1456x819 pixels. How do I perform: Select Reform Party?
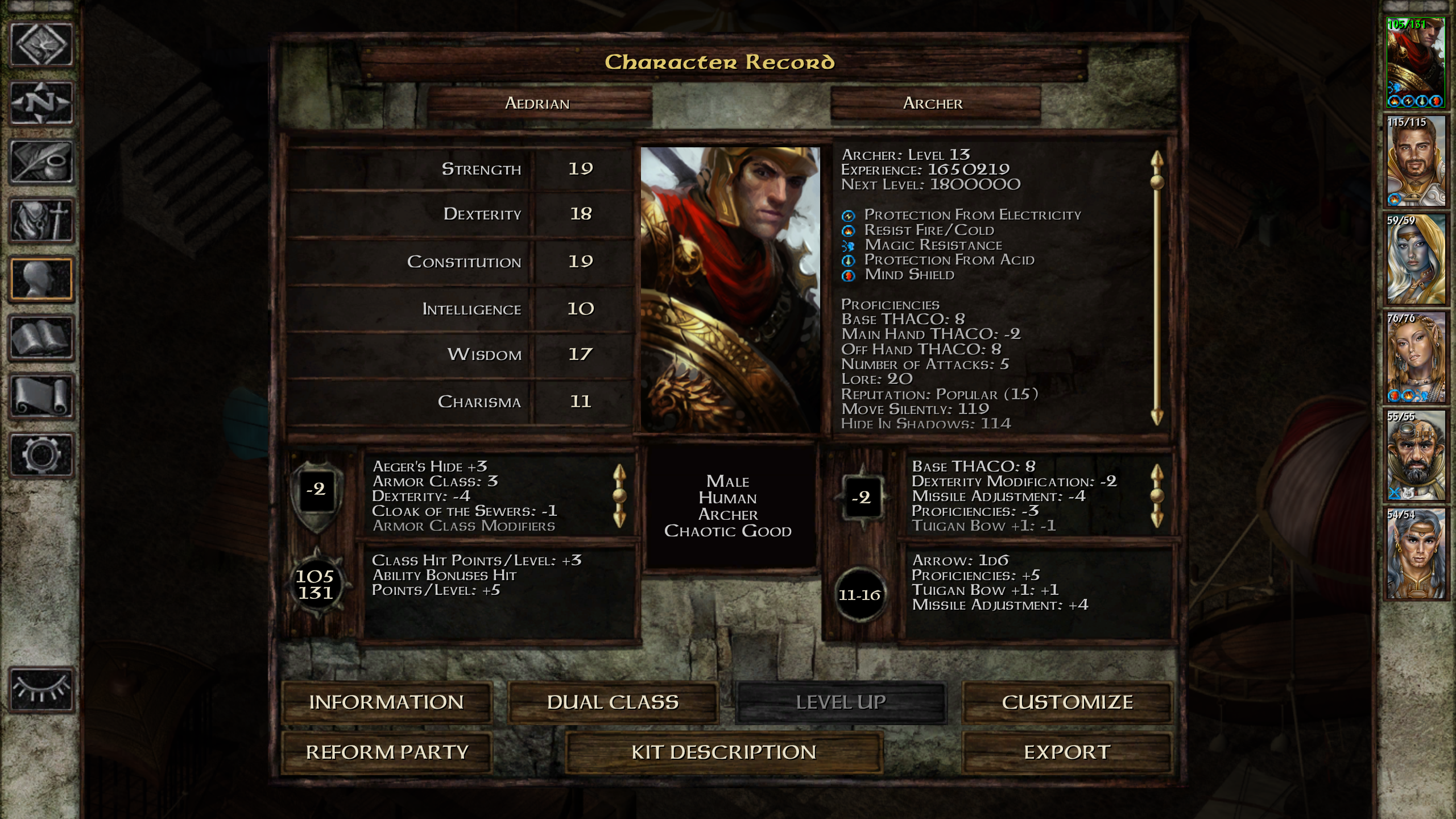(387, 752)
